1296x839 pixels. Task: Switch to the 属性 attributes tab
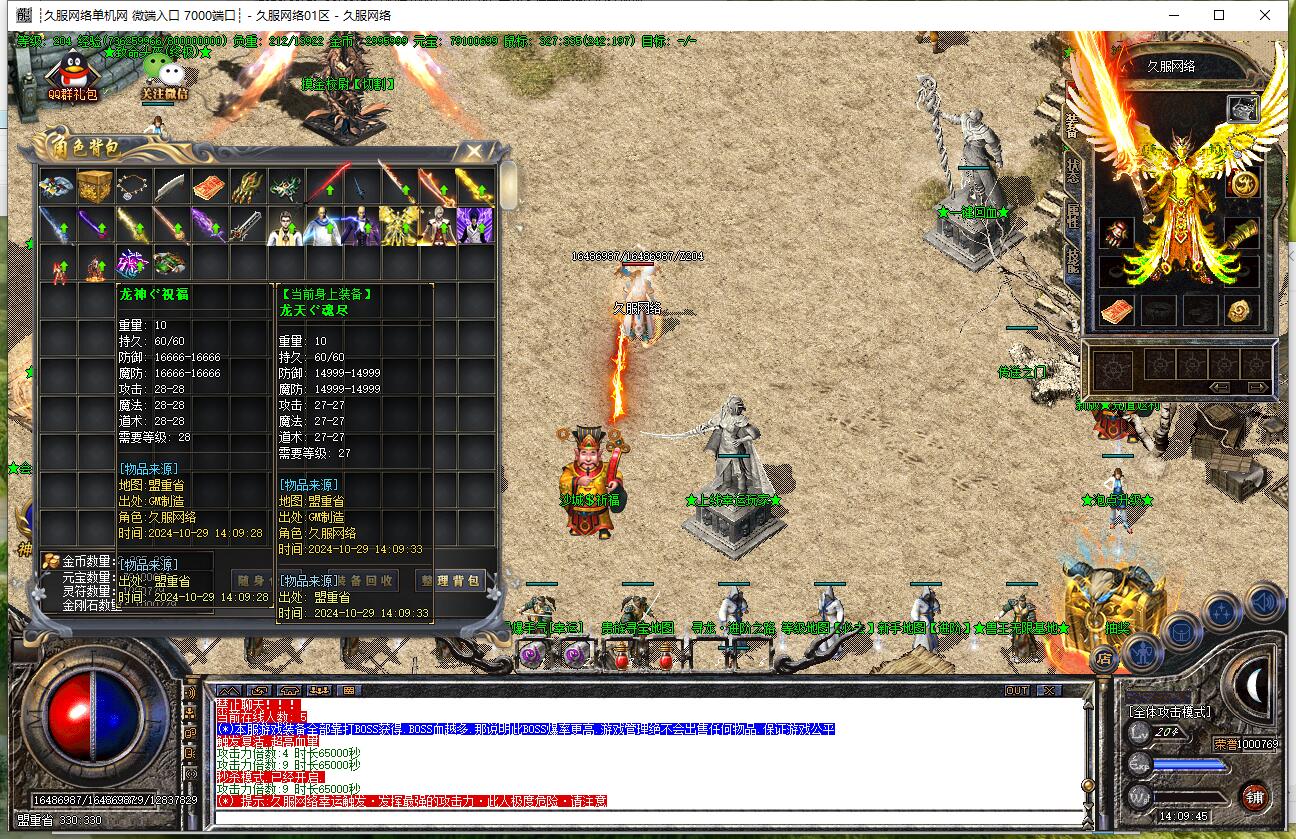[x=1073, y=215]
